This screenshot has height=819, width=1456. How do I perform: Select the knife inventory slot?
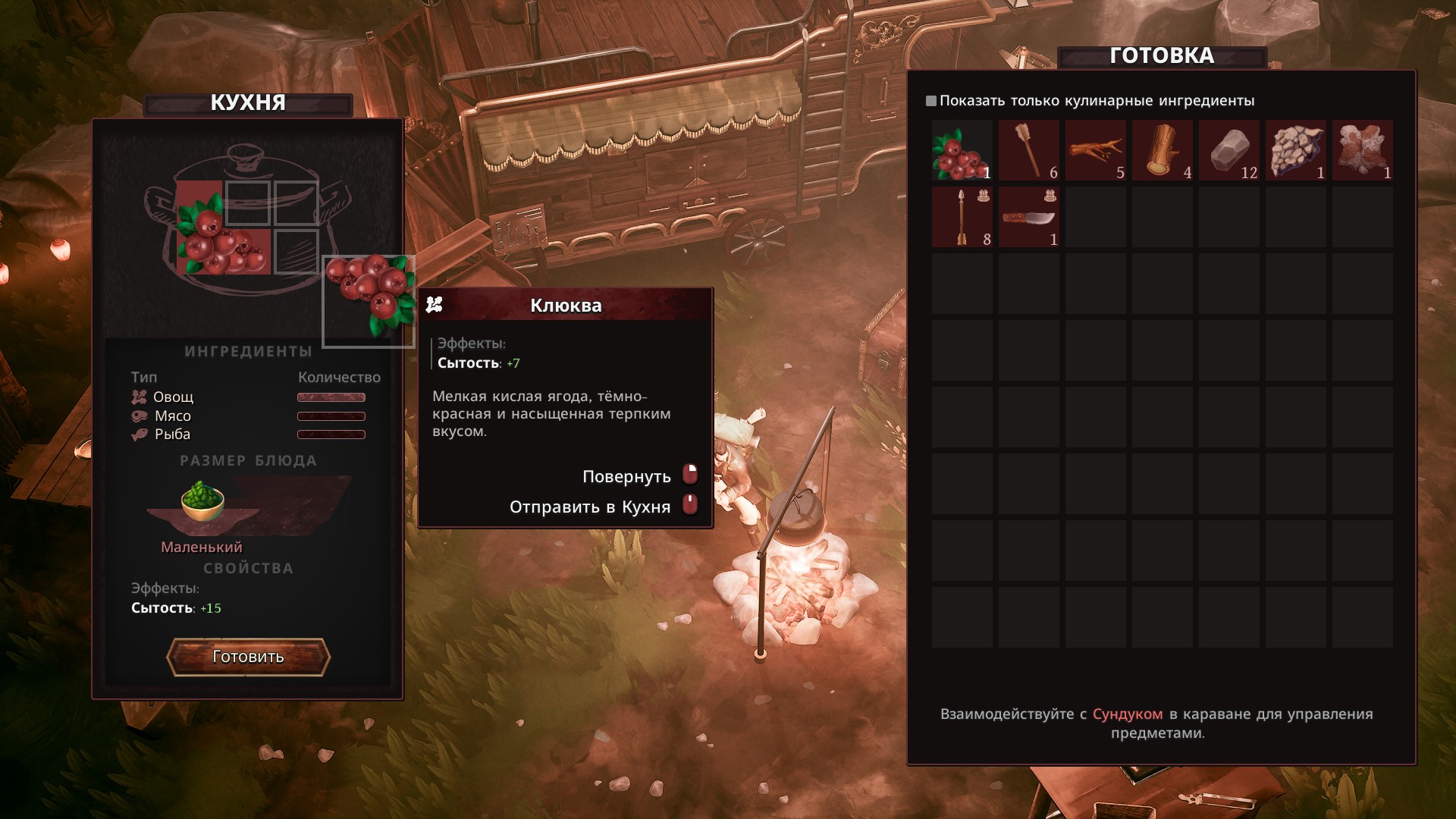1028,217
